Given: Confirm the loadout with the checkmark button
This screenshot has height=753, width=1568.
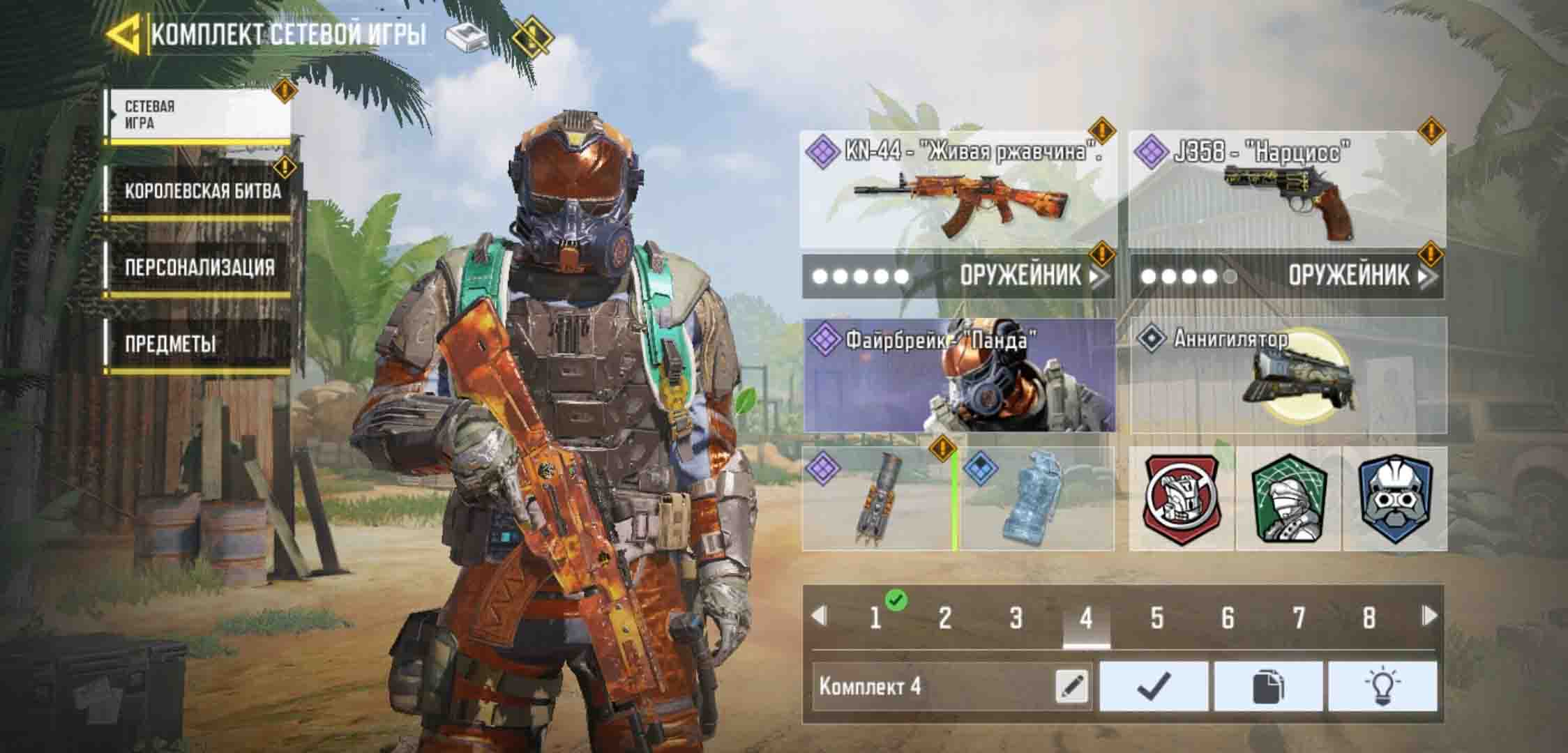Looking at the screenshot, I should tap(1154, 687).
